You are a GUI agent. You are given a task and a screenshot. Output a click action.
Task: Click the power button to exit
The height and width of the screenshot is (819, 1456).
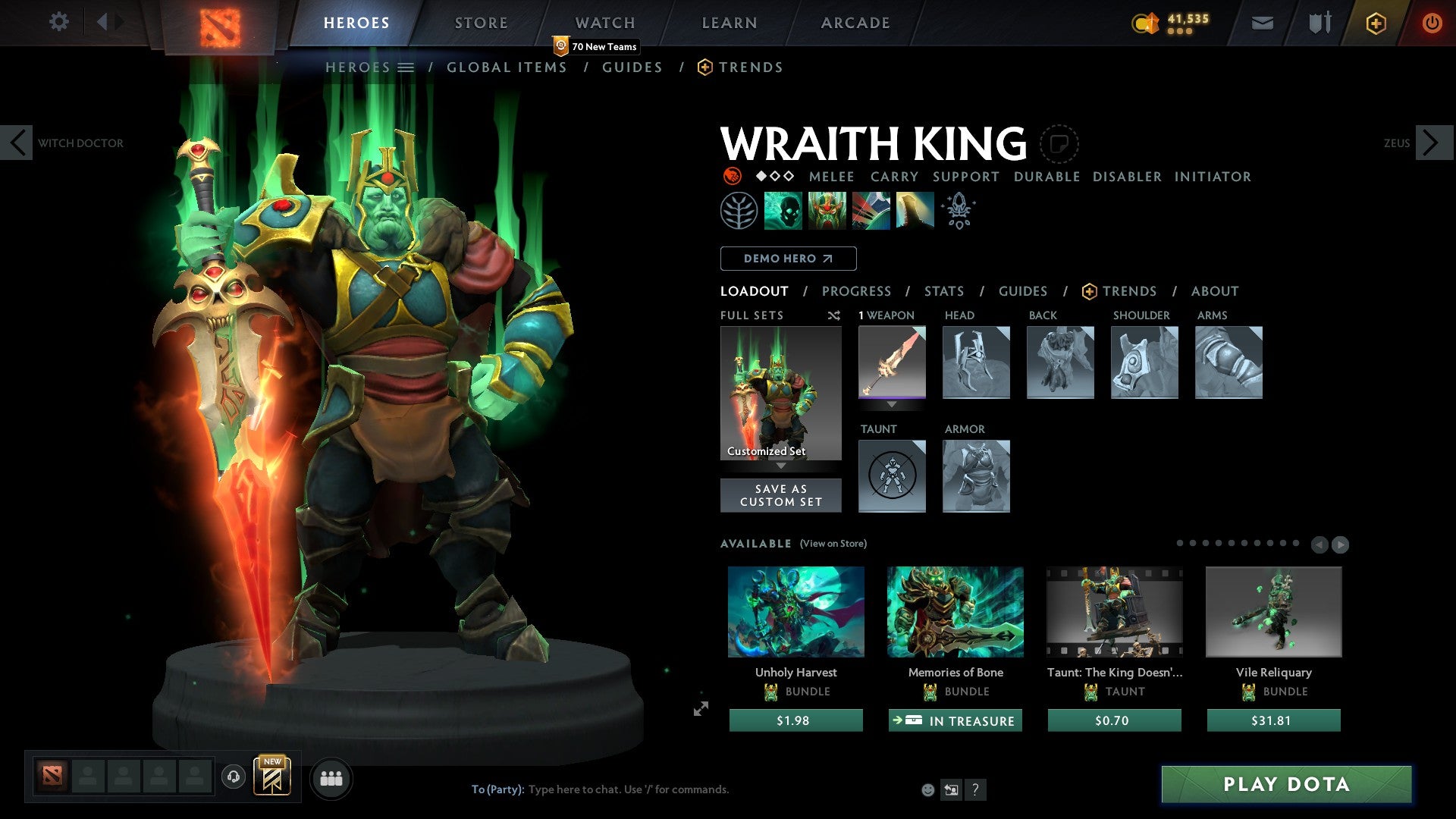tap(1432, 22)
